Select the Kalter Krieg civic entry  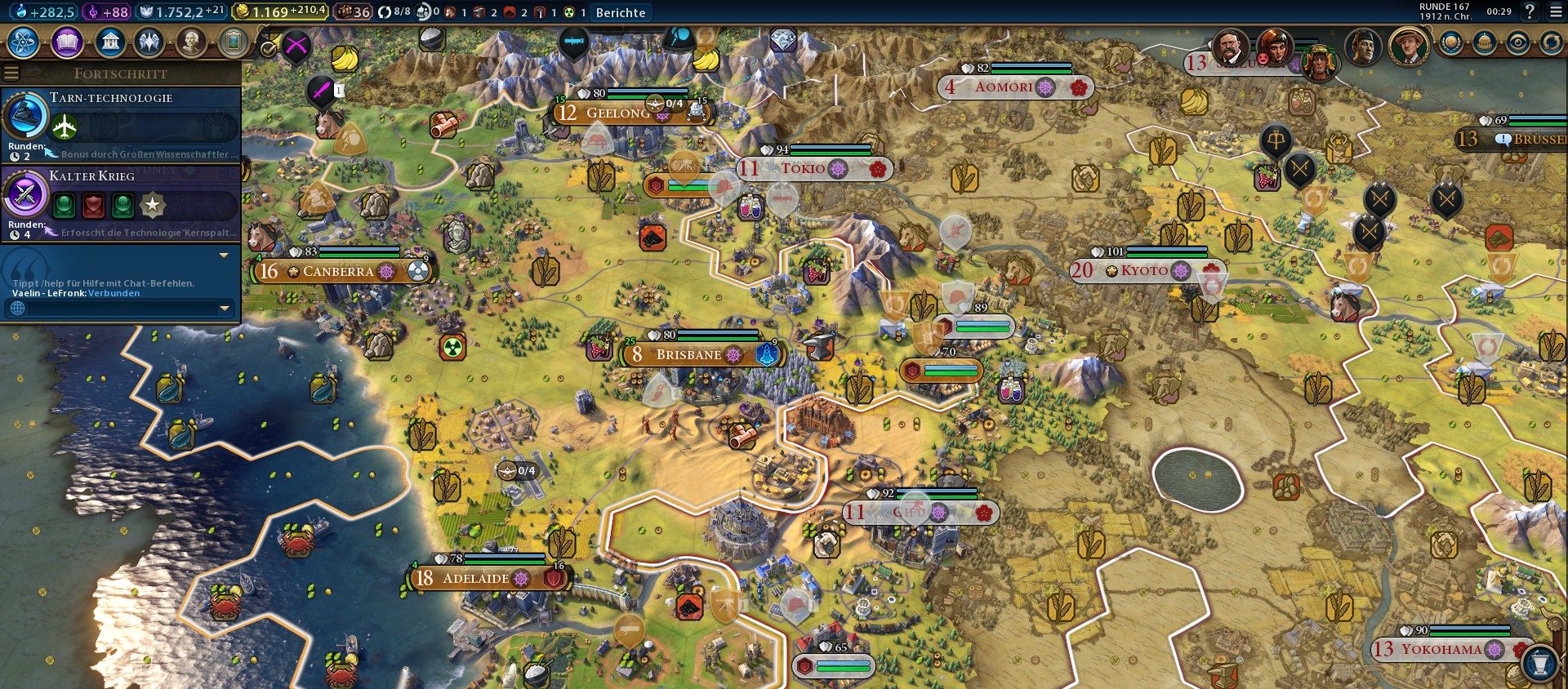point(121,202)
